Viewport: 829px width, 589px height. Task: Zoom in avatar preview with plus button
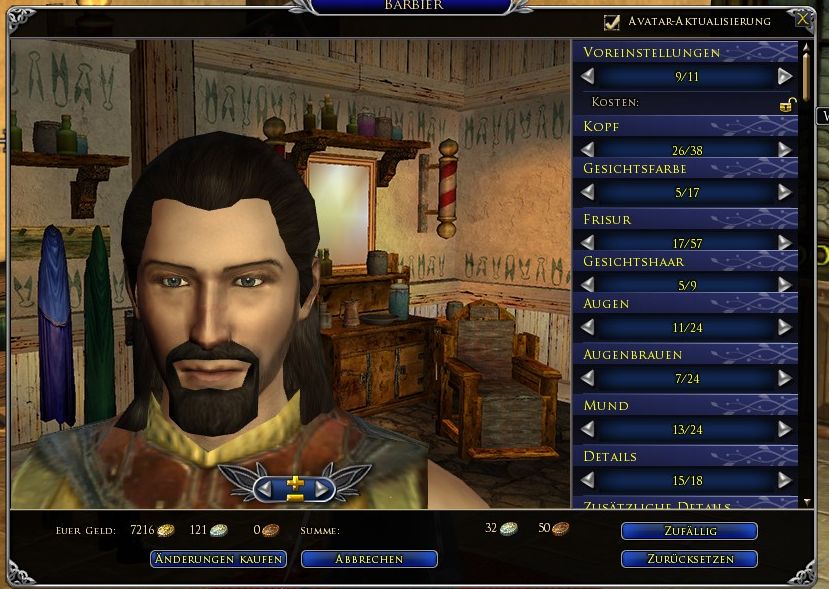(295, 482)
